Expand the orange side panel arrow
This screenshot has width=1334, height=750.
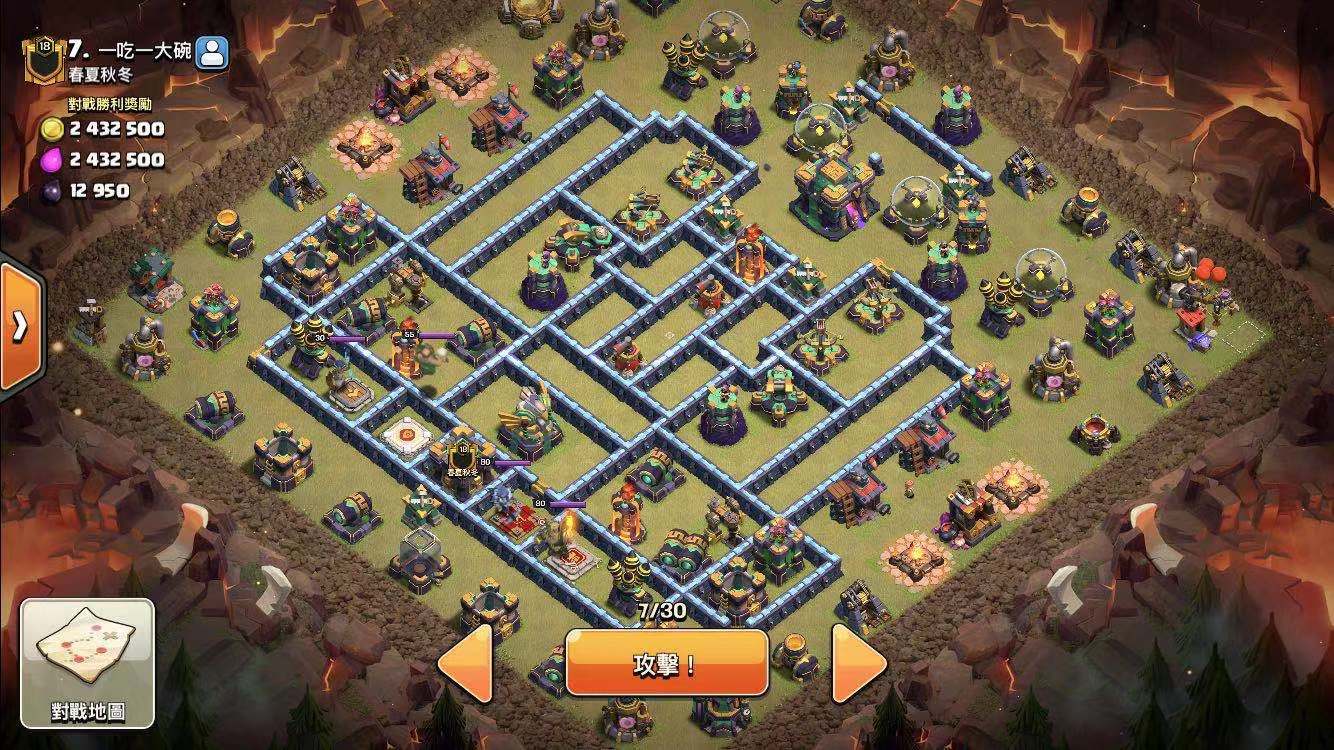[20, 325]
